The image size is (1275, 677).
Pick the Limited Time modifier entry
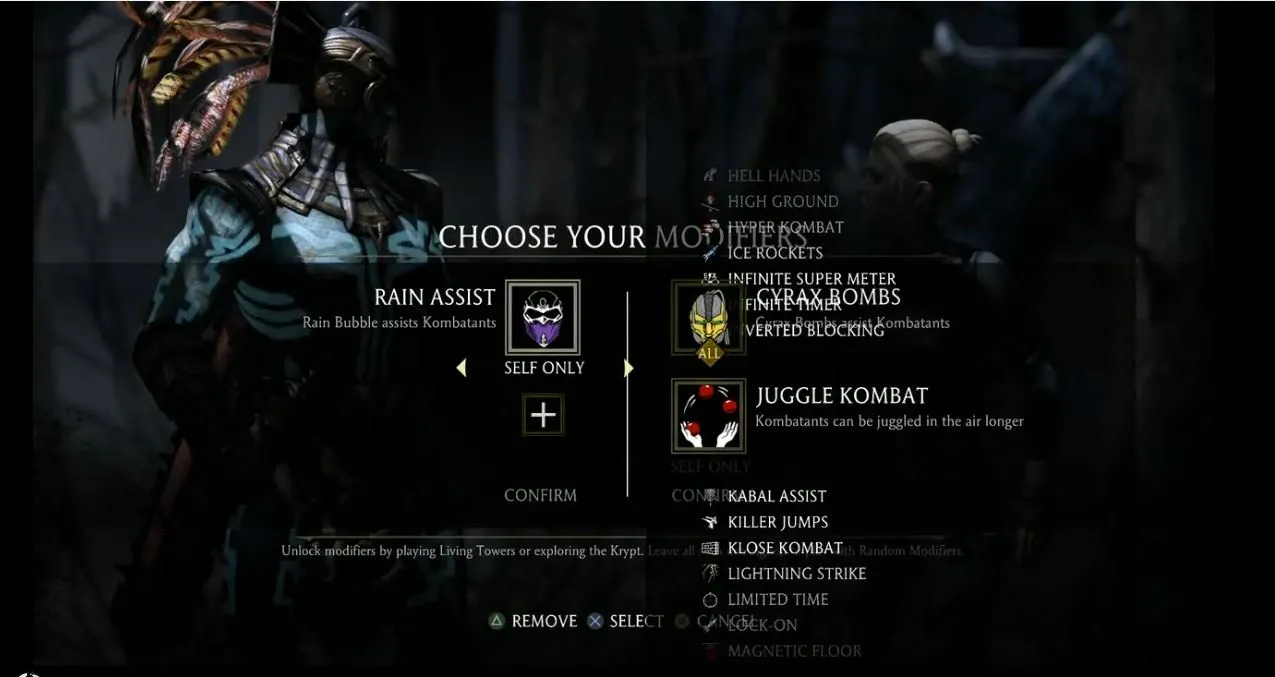[x=777, y=600]
